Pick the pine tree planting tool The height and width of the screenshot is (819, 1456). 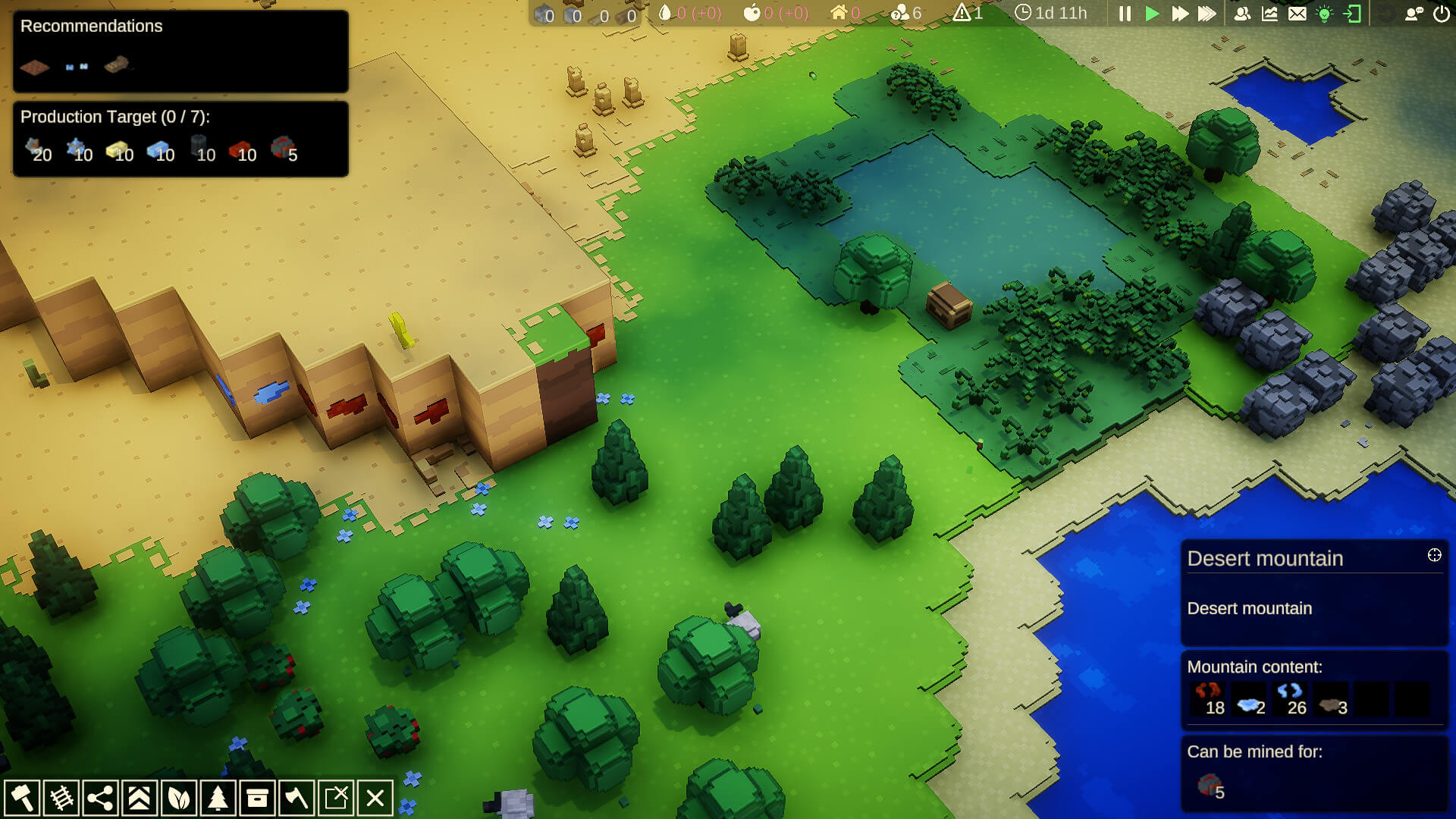pos(218,798)
